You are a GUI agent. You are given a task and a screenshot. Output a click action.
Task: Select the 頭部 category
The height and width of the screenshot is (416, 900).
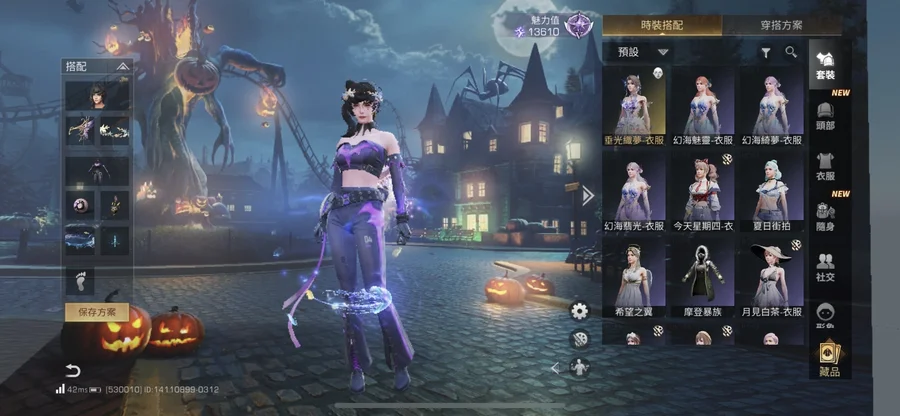pyautogui.click(x=825, y=115)
